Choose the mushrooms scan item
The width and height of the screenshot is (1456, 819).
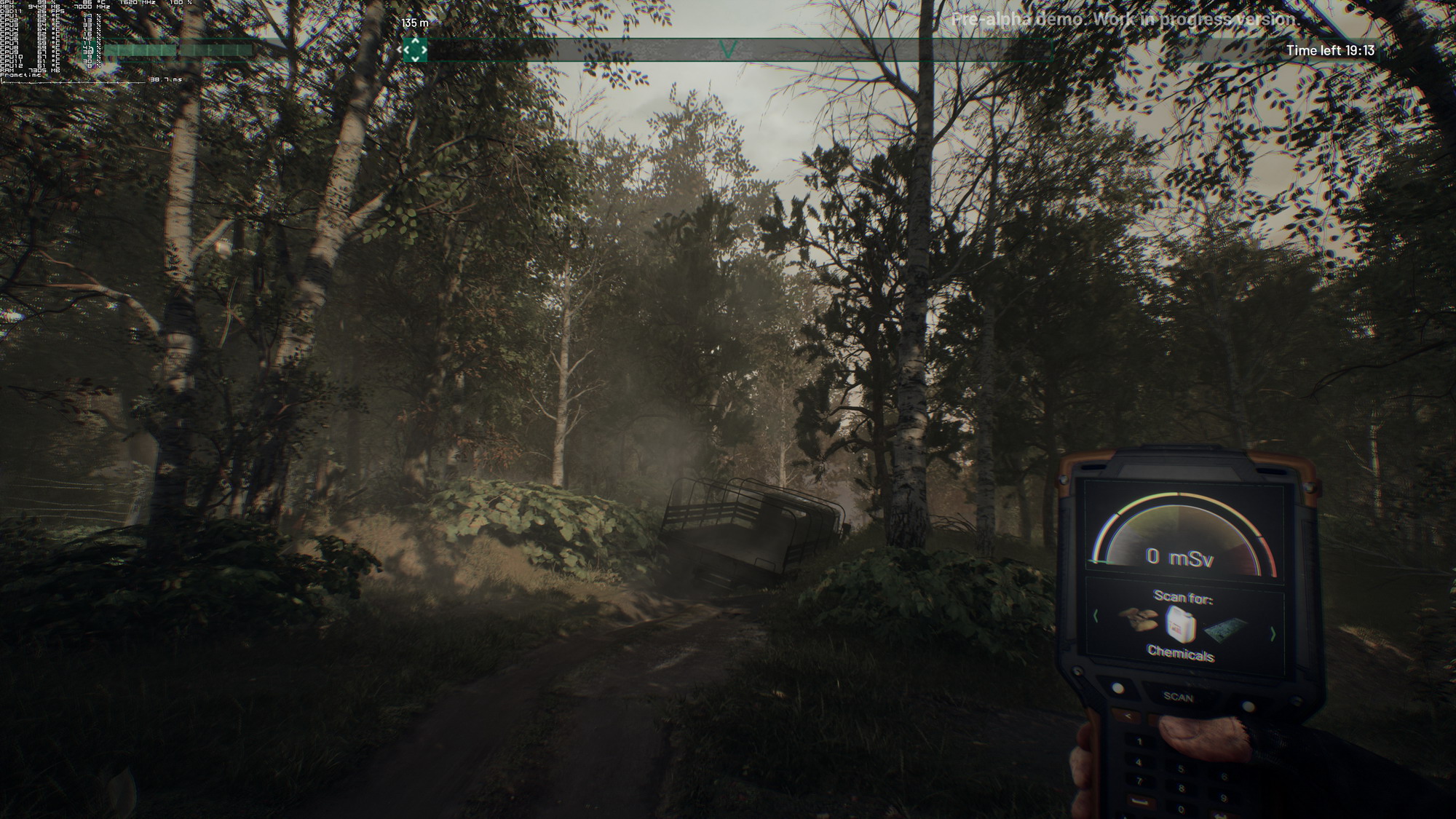pyautogui.click(x=1139, y=620)
